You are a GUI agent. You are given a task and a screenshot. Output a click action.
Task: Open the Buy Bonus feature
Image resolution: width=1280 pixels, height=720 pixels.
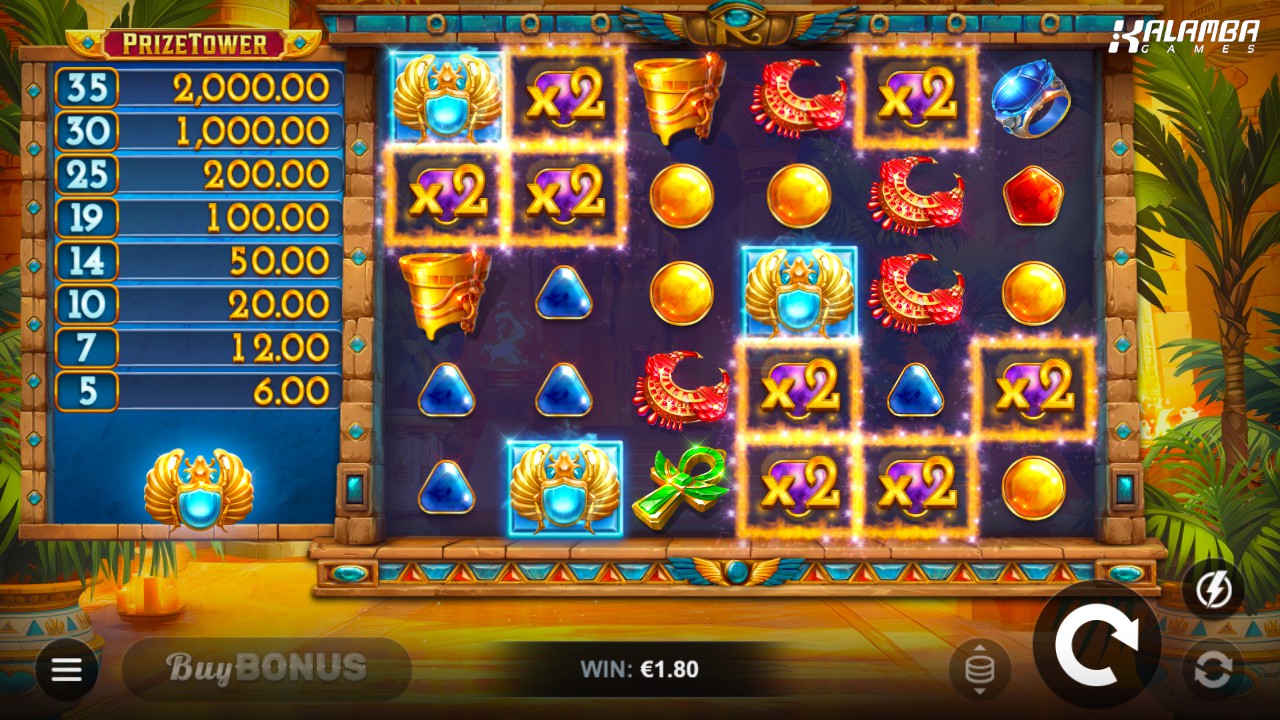point(266,668)
